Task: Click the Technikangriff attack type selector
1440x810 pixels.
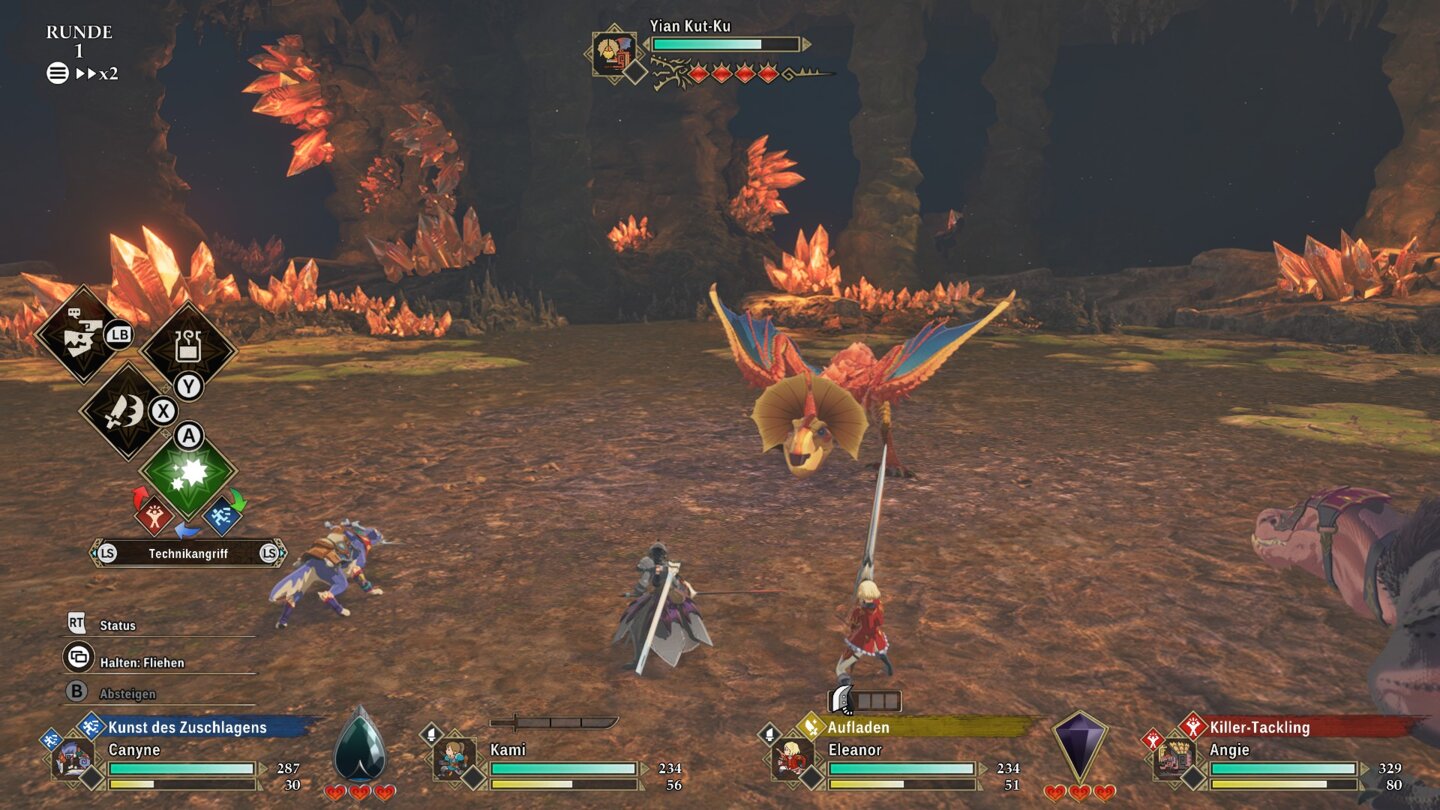Action: click(188, 553)
